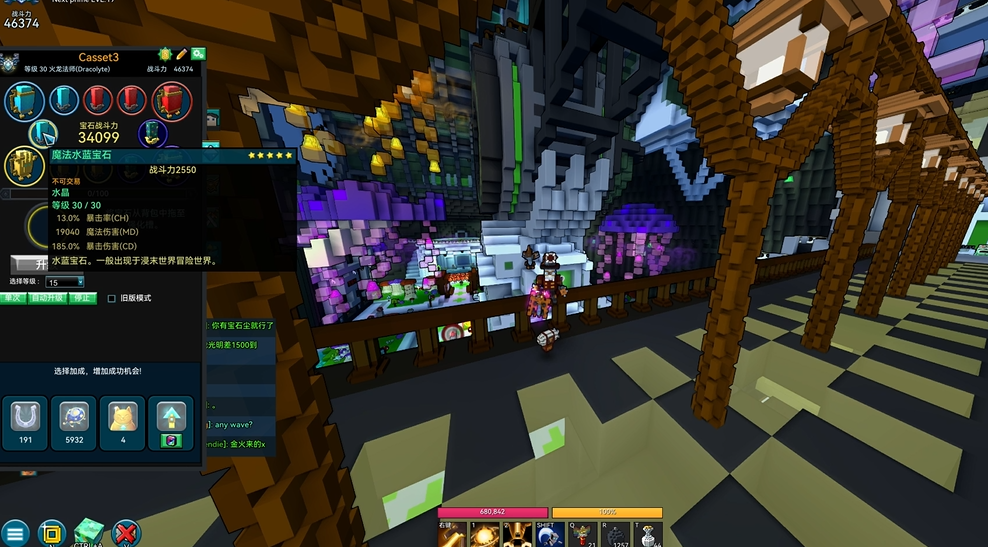Use the crescent moon SHIFT ability
Viewport: 988px width, 547px height.
click(x=549, y=535)
